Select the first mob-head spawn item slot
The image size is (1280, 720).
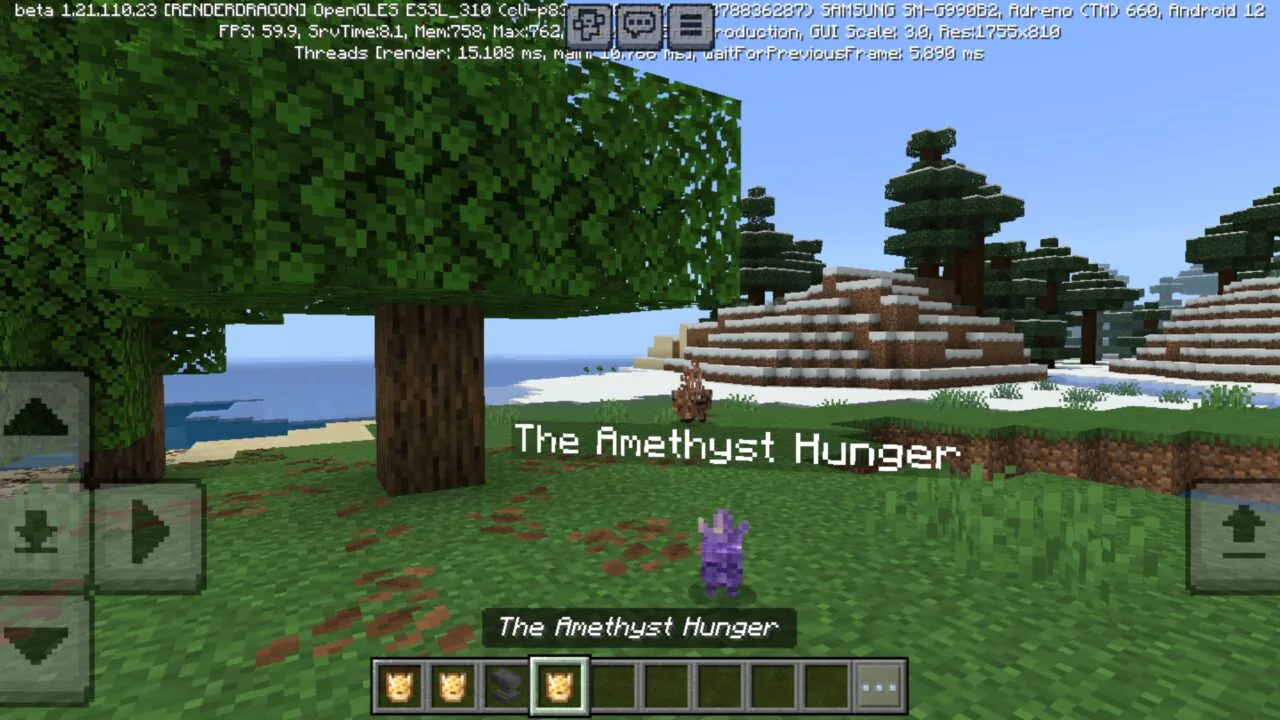pyautogui.click(x=399, y=684)
